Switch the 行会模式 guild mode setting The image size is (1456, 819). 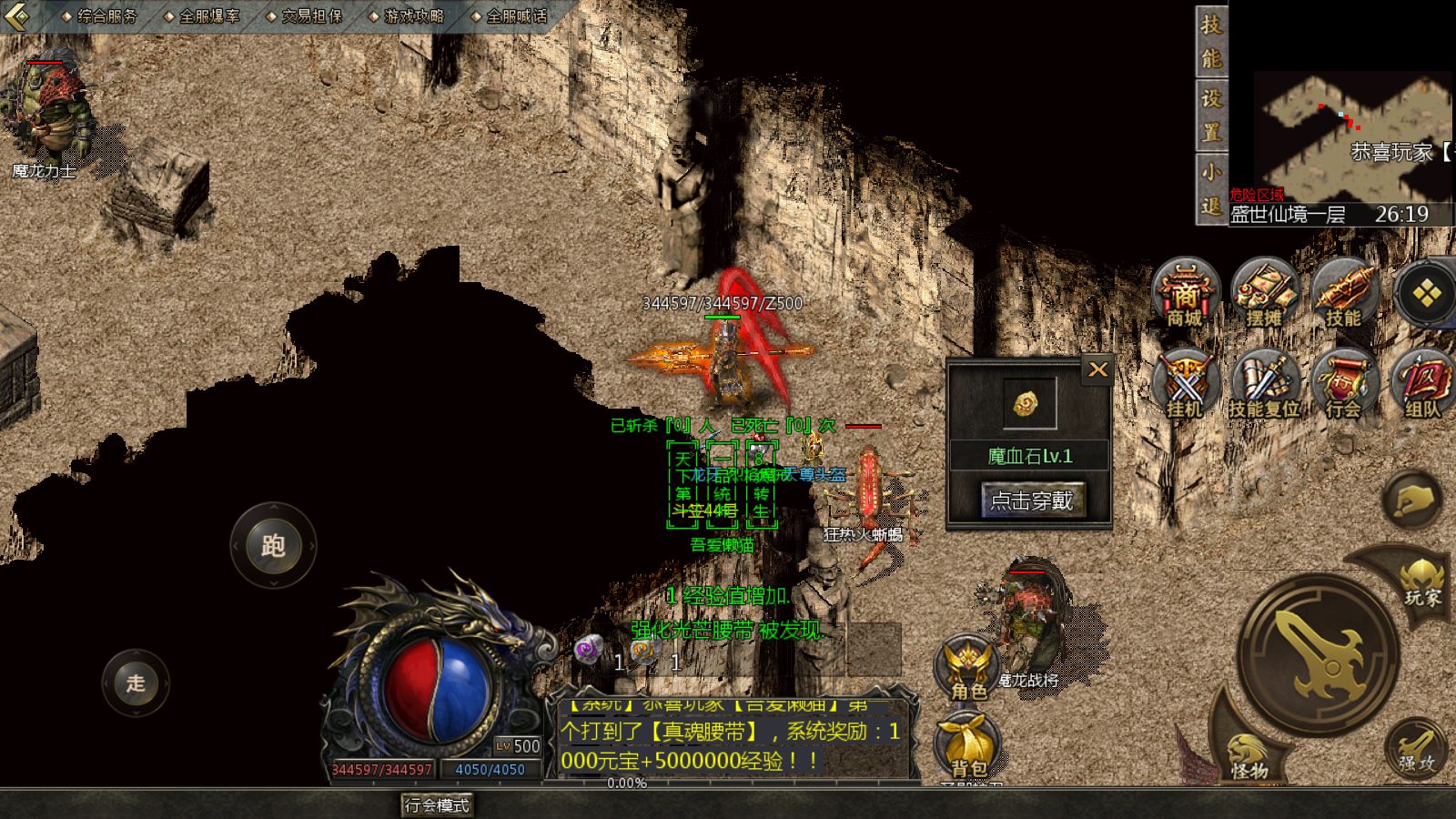[436, 804]
